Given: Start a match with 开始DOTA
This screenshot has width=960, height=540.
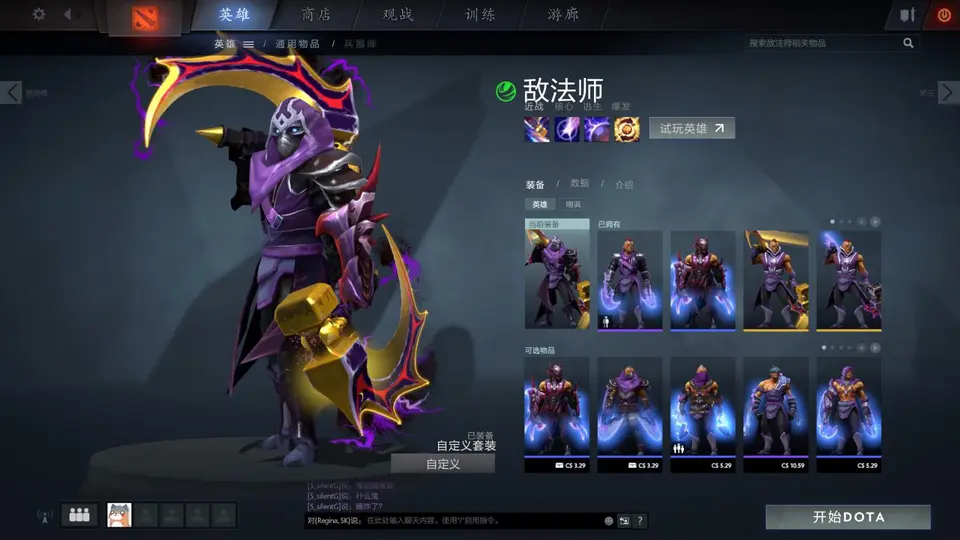Looking at the screenshot, I should pos(848,517).
